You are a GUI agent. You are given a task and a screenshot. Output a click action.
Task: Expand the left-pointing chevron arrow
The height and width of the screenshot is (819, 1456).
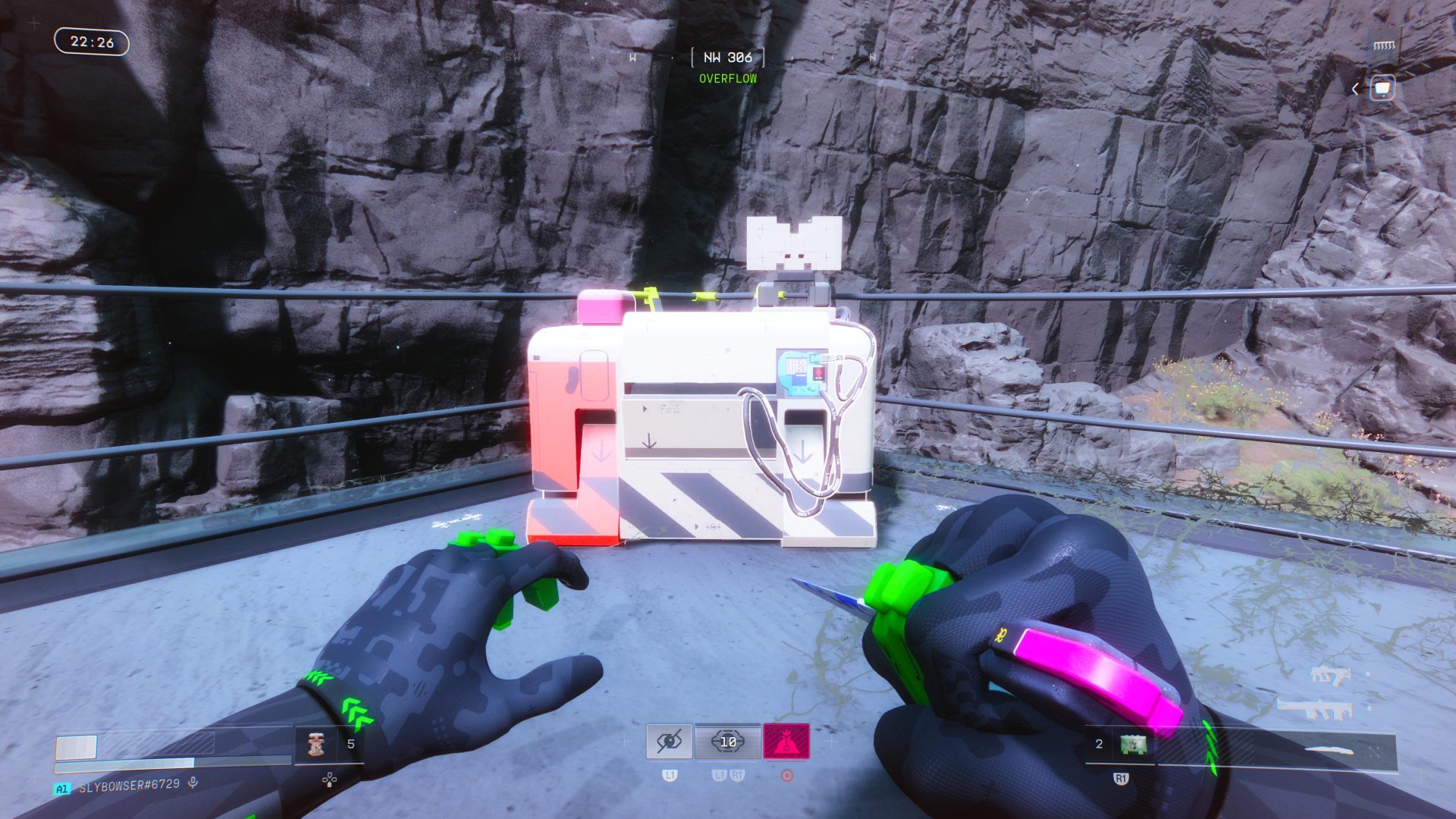[1355, 89]
